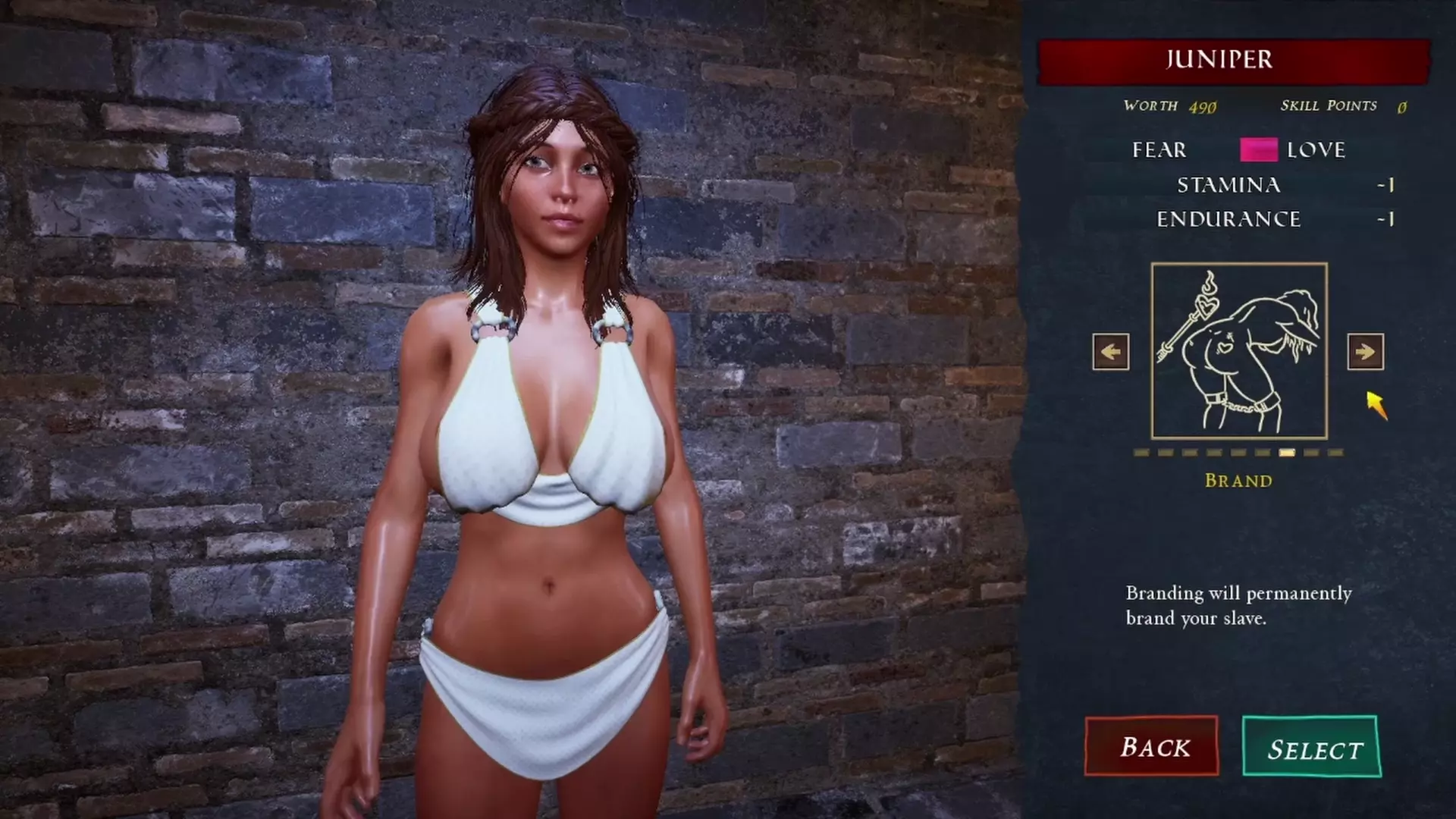Go to the previous option with left arrow

point(1111,352)
